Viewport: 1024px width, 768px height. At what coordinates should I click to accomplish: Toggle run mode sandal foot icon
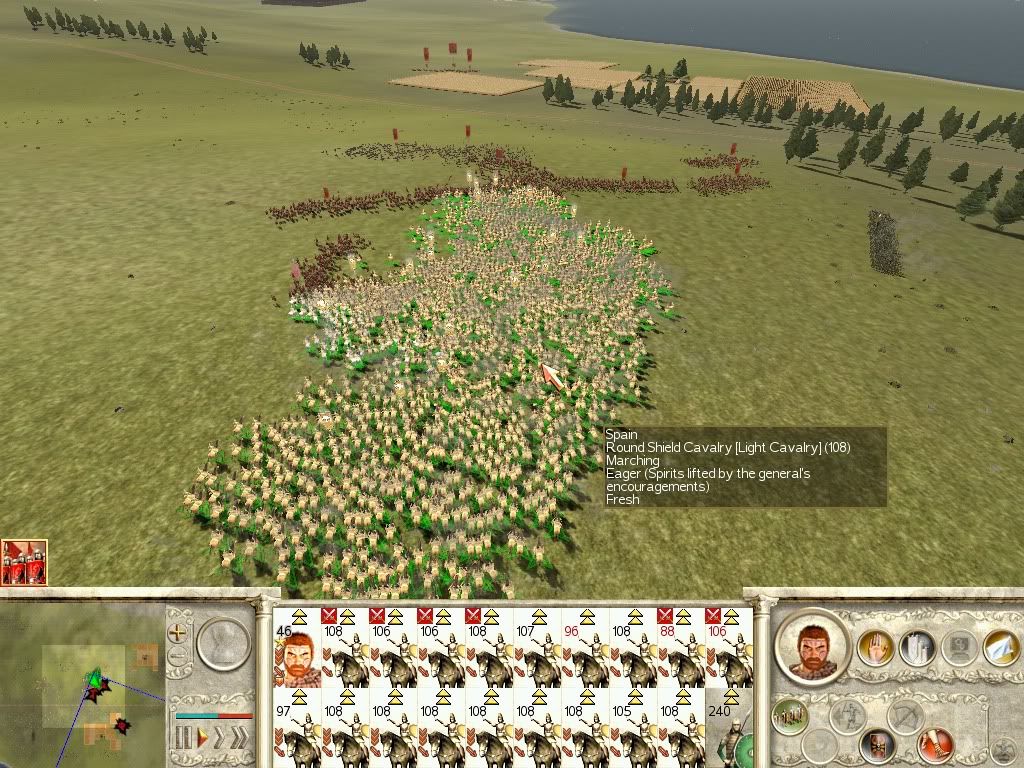(x=936, y=745)
